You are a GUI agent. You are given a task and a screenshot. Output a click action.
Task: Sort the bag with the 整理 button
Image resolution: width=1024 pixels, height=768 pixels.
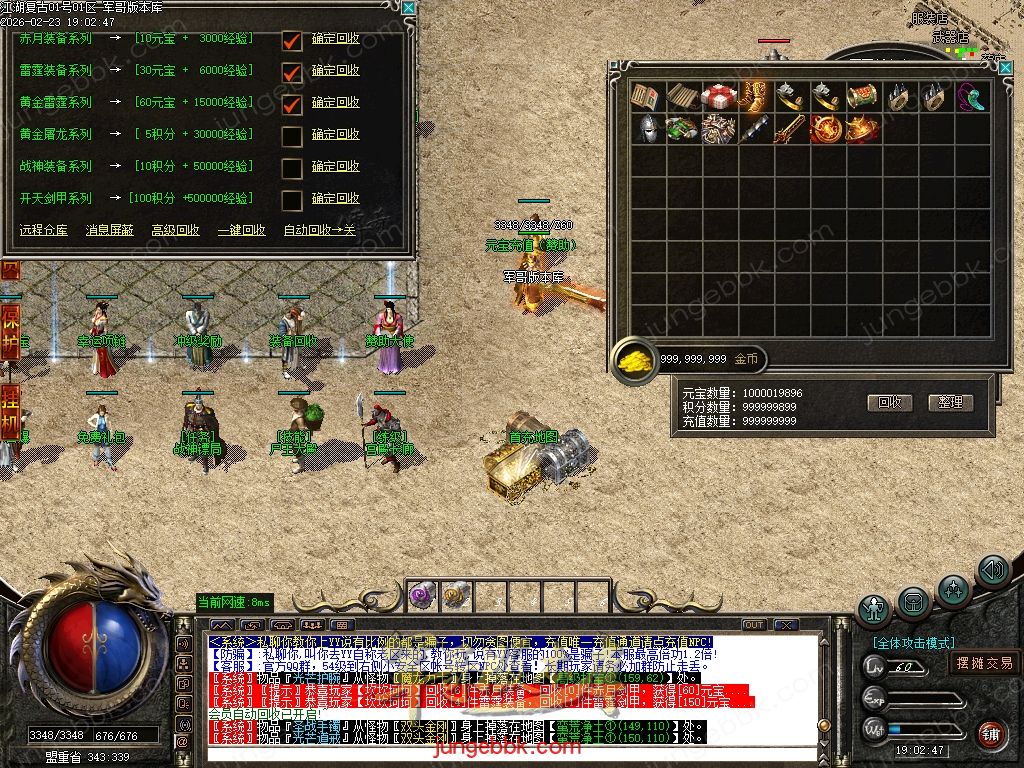coord(950,402)
